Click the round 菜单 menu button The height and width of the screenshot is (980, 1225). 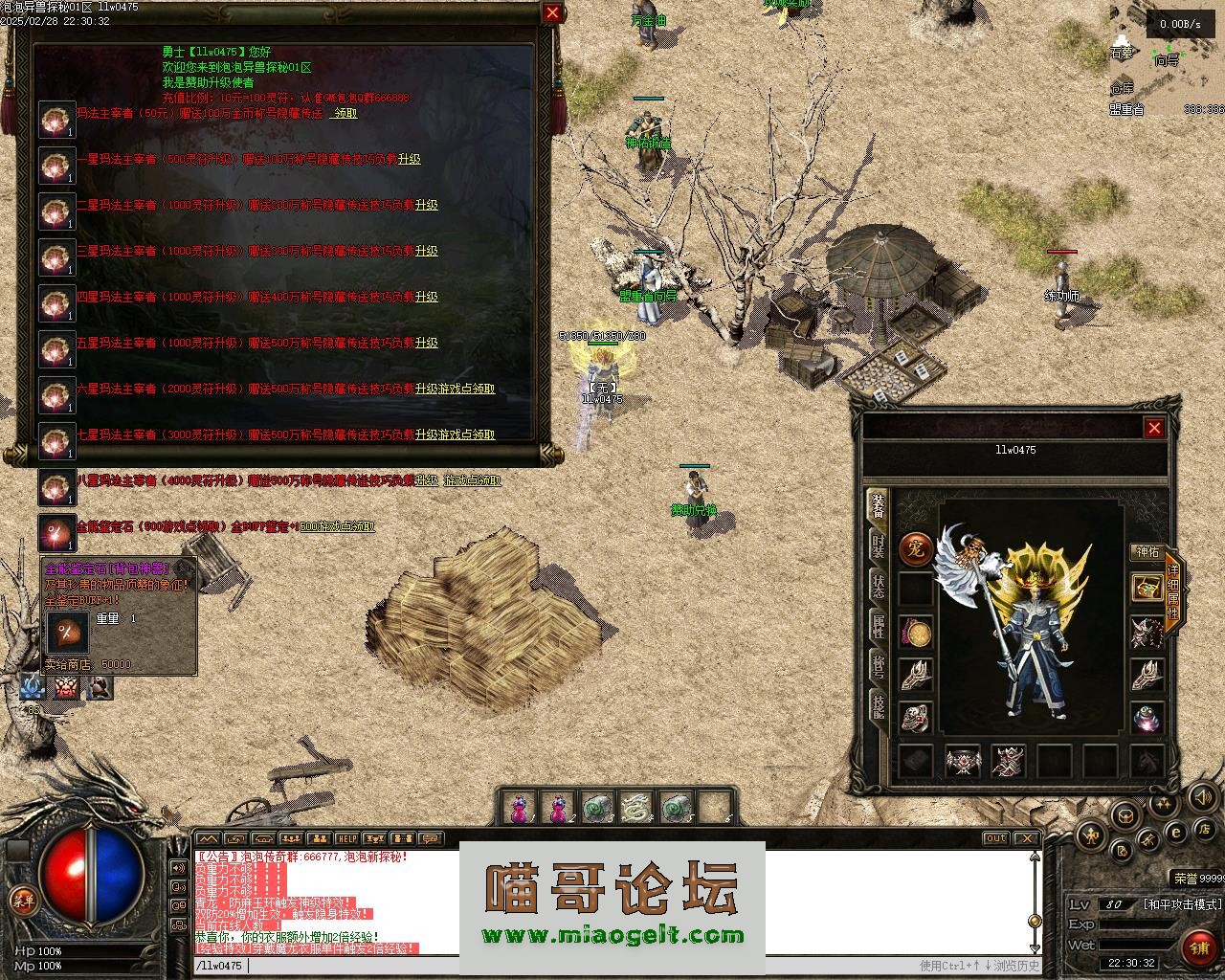tap(22, 899)
